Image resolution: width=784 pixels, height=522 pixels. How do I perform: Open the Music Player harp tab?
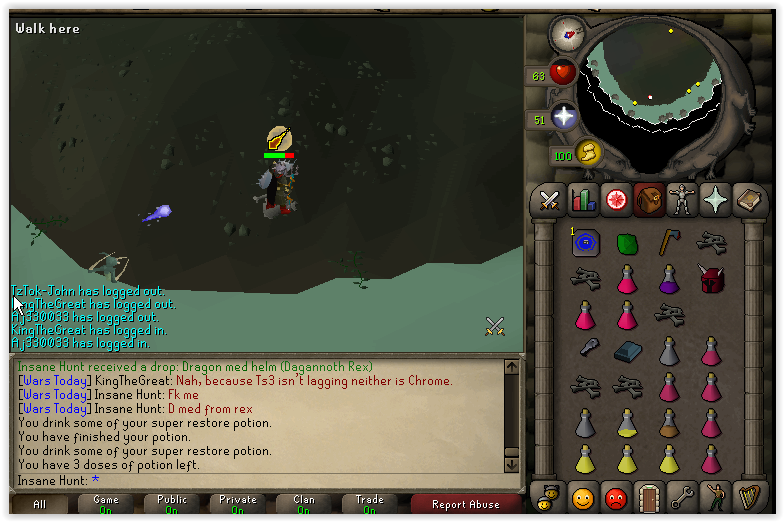[x=748, y=496]
